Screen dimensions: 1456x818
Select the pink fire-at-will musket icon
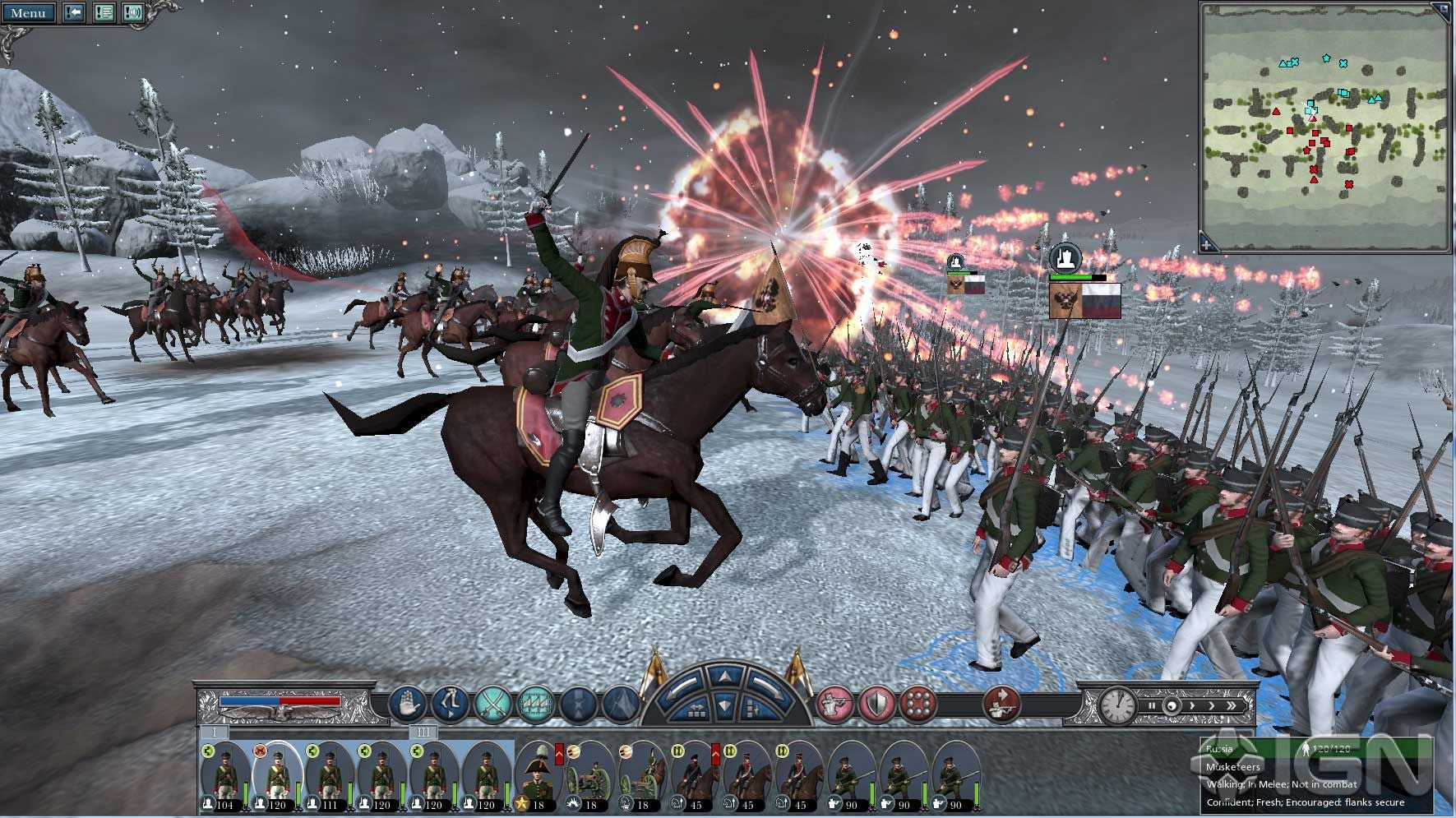coord(835,705)
